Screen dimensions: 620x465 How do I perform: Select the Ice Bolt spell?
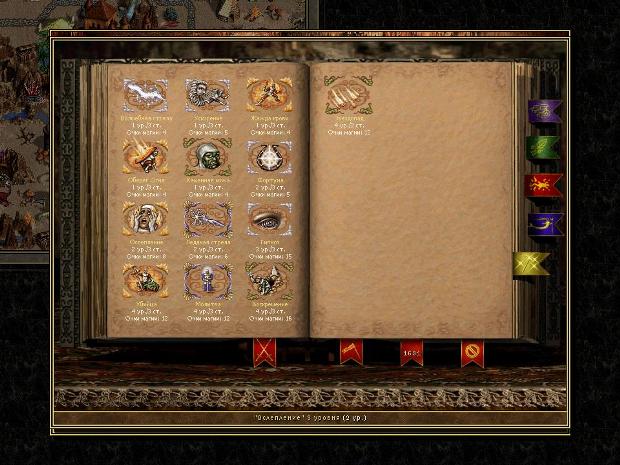[x=206, y=218]
